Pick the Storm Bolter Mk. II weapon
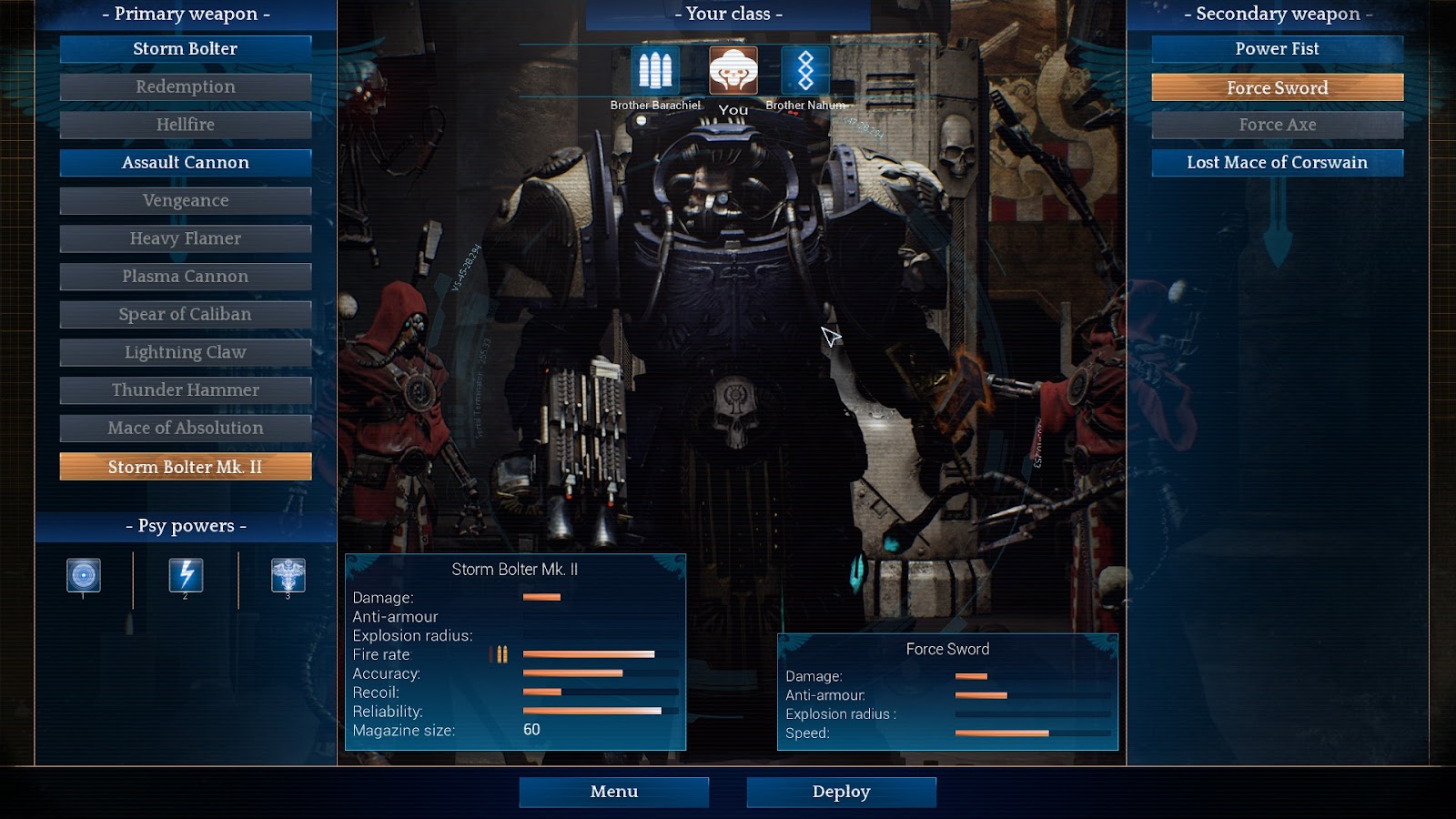1456x819 pixels. pos(186,467)
